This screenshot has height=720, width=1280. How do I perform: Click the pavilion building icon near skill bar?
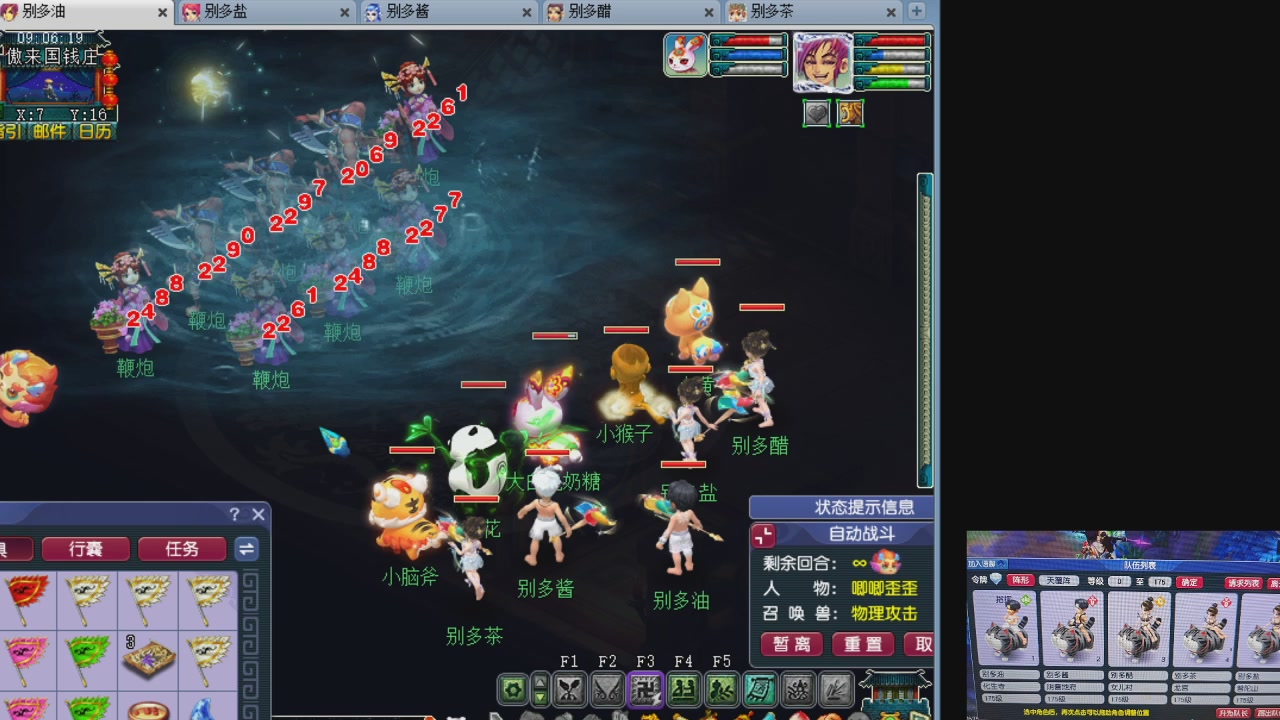point(893,690)
